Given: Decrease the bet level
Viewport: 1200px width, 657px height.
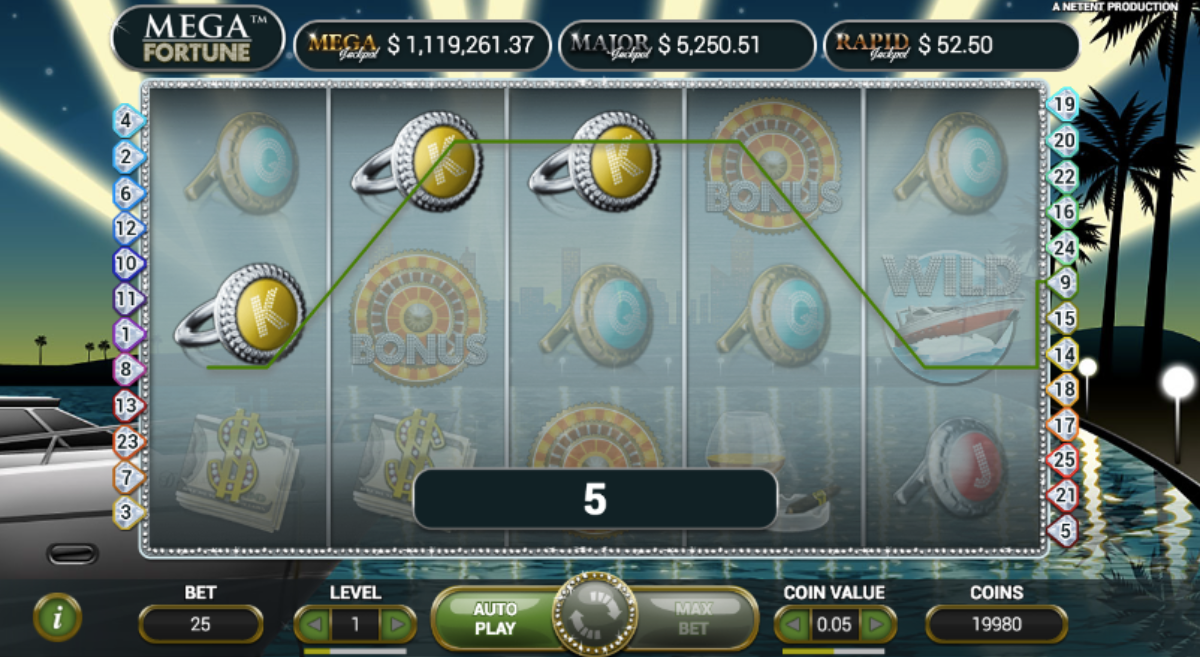Looking at the screenshot, I should coord(314,625).
